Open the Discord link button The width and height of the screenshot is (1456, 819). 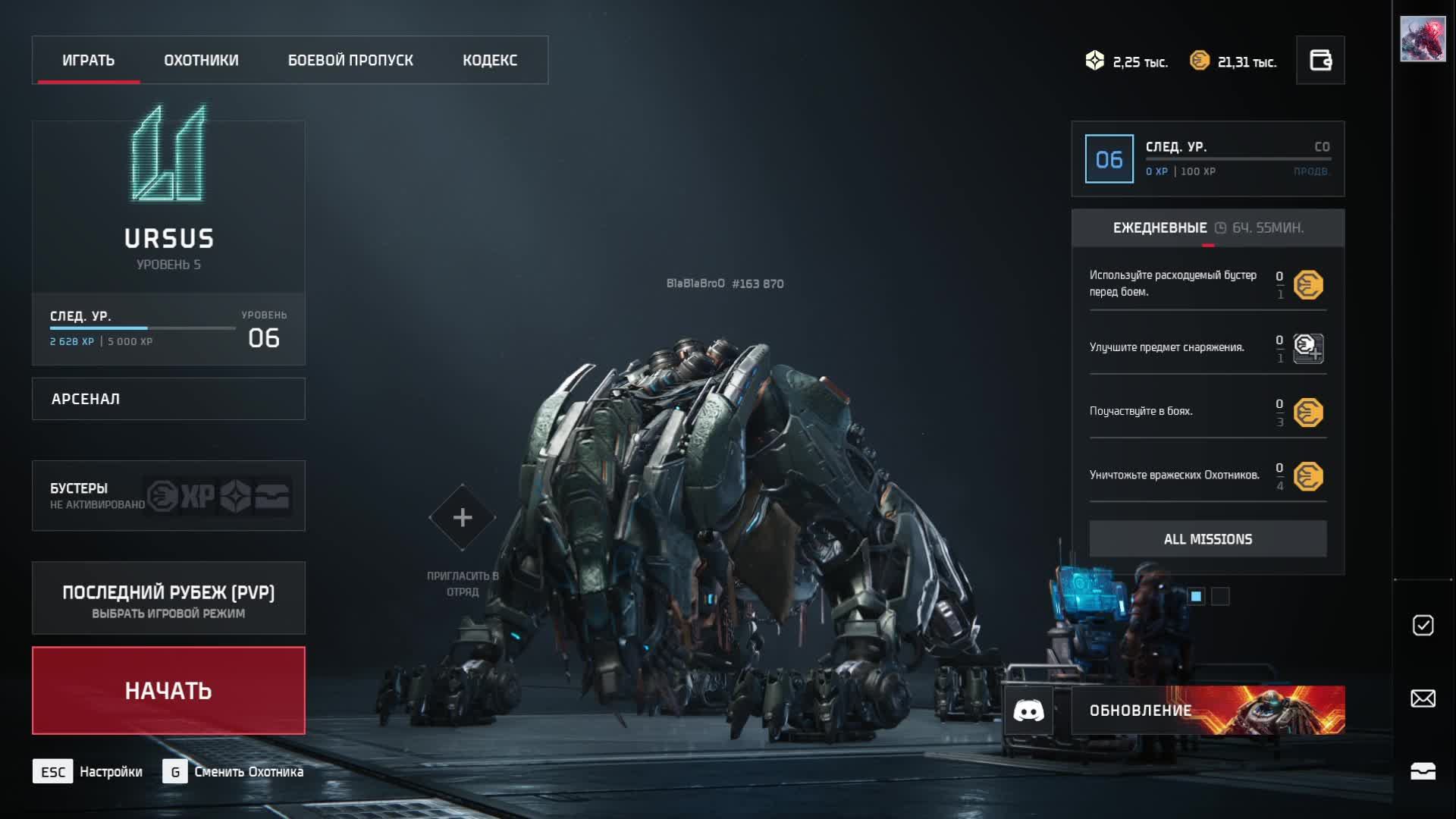pos(1028,711)
